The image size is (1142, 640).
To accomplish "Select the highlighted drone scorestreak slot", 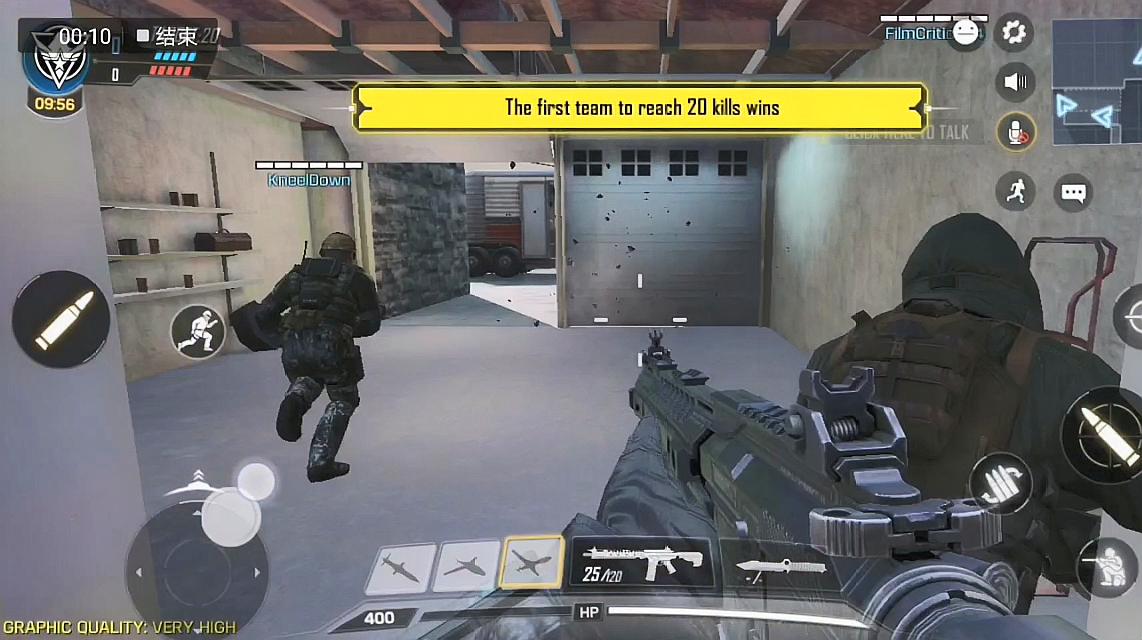I will pos(532,564).
